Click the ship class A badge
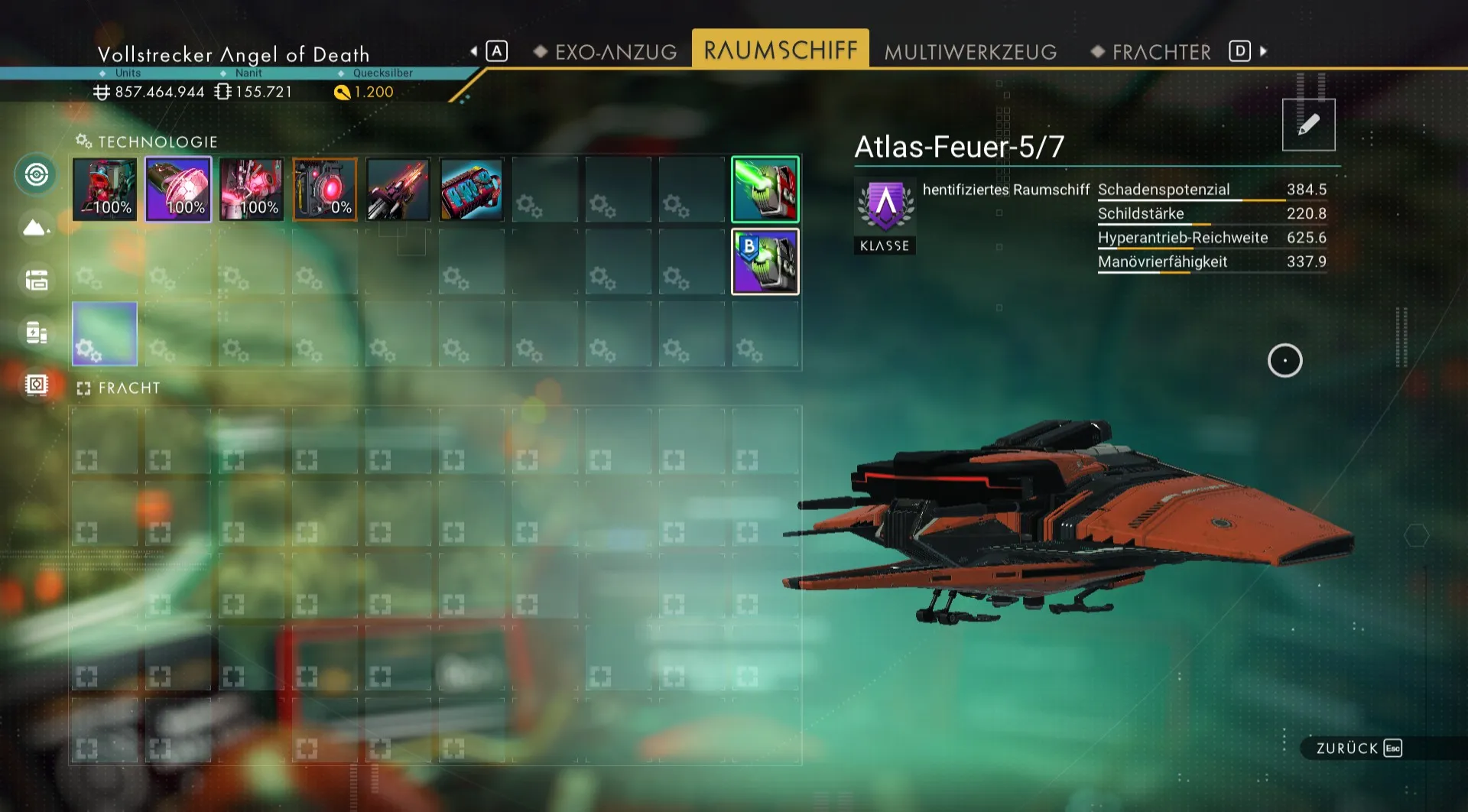This screenshot has height=812, width=1468. coord(885,206)
